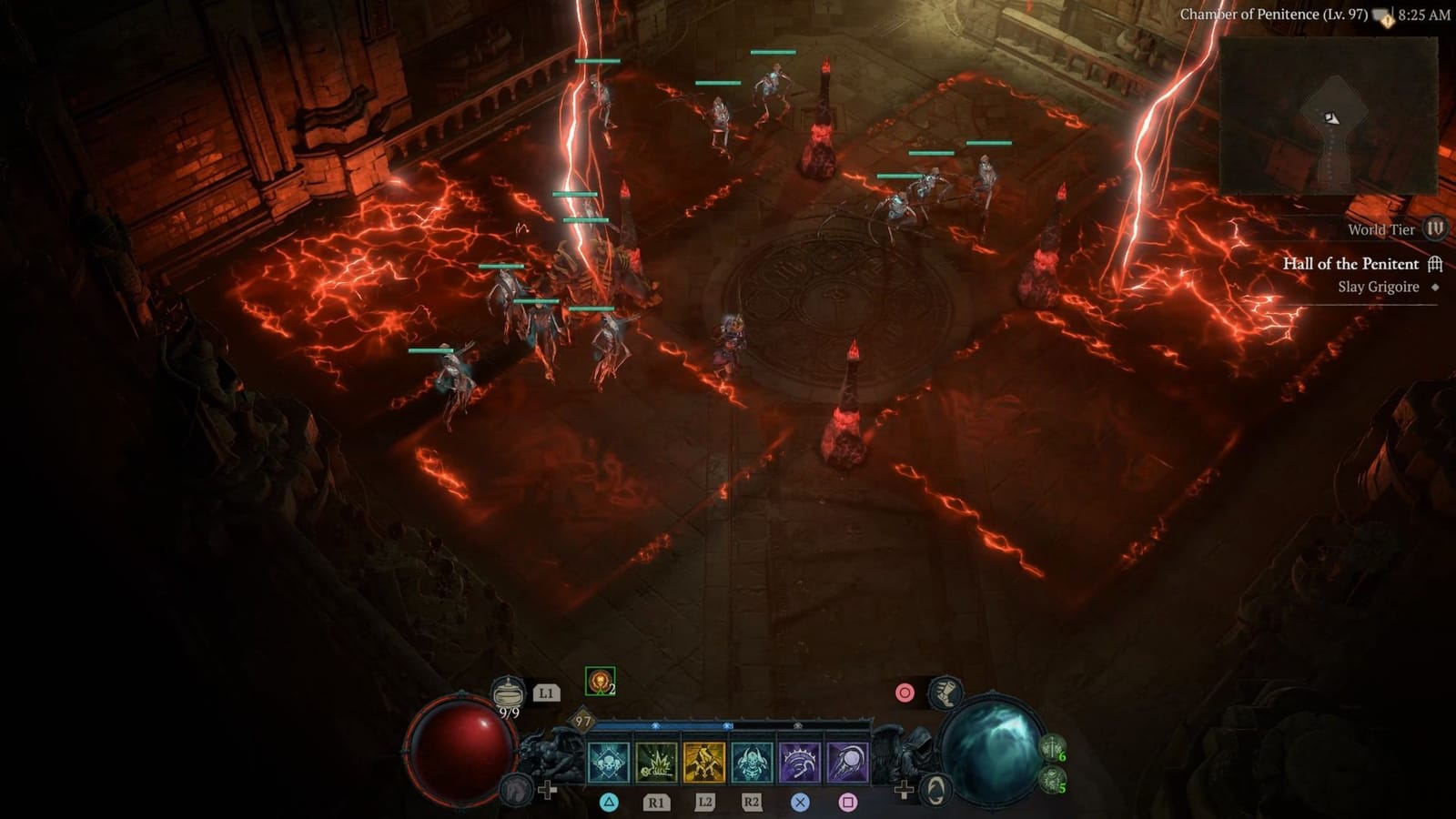Screen dimensions: 1456x819
Task: Click the mount icon beside the health orb
Action: pyautogui.click(x=515, y=790)
